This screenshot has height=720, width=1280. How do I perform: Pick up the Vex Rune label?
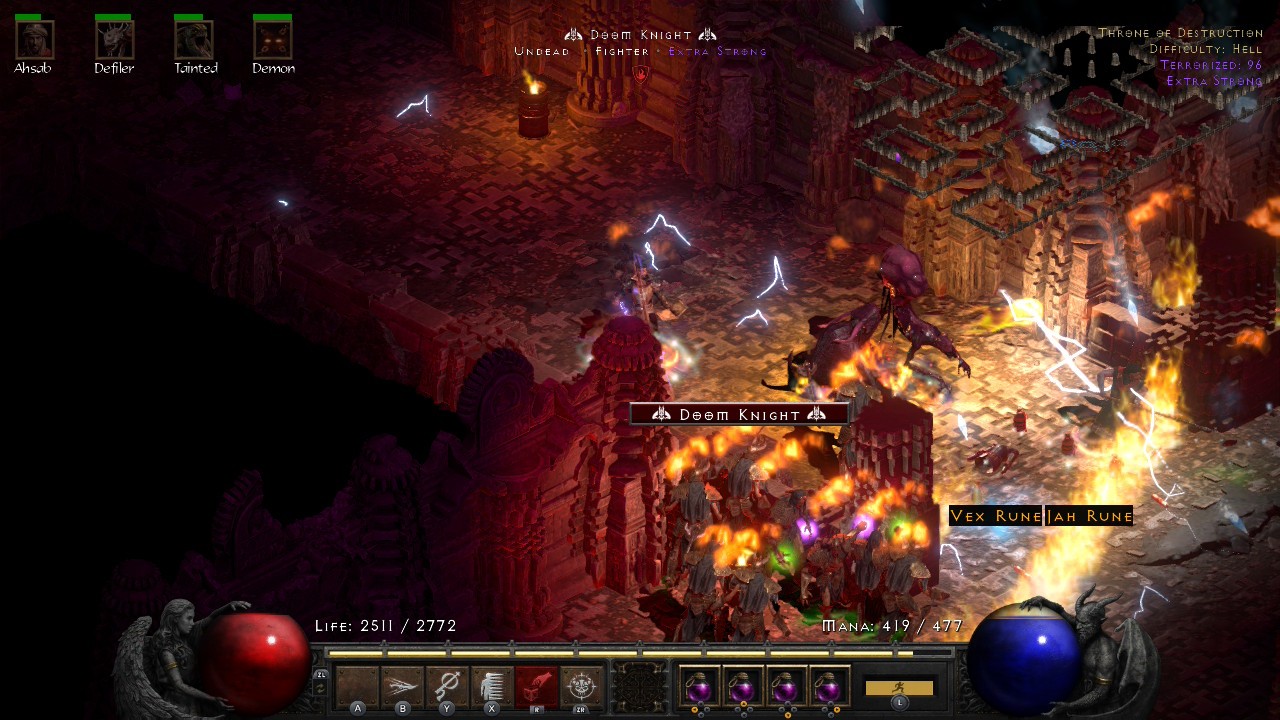(x=995, y=516)
